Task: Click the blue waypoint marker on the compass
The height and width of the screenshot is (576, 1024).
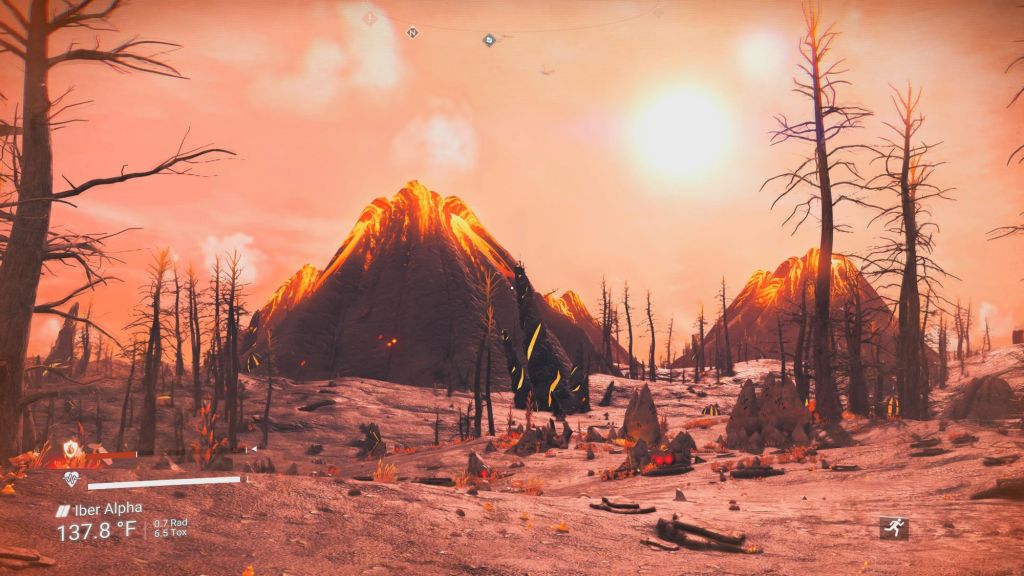Action: (489, 40)
